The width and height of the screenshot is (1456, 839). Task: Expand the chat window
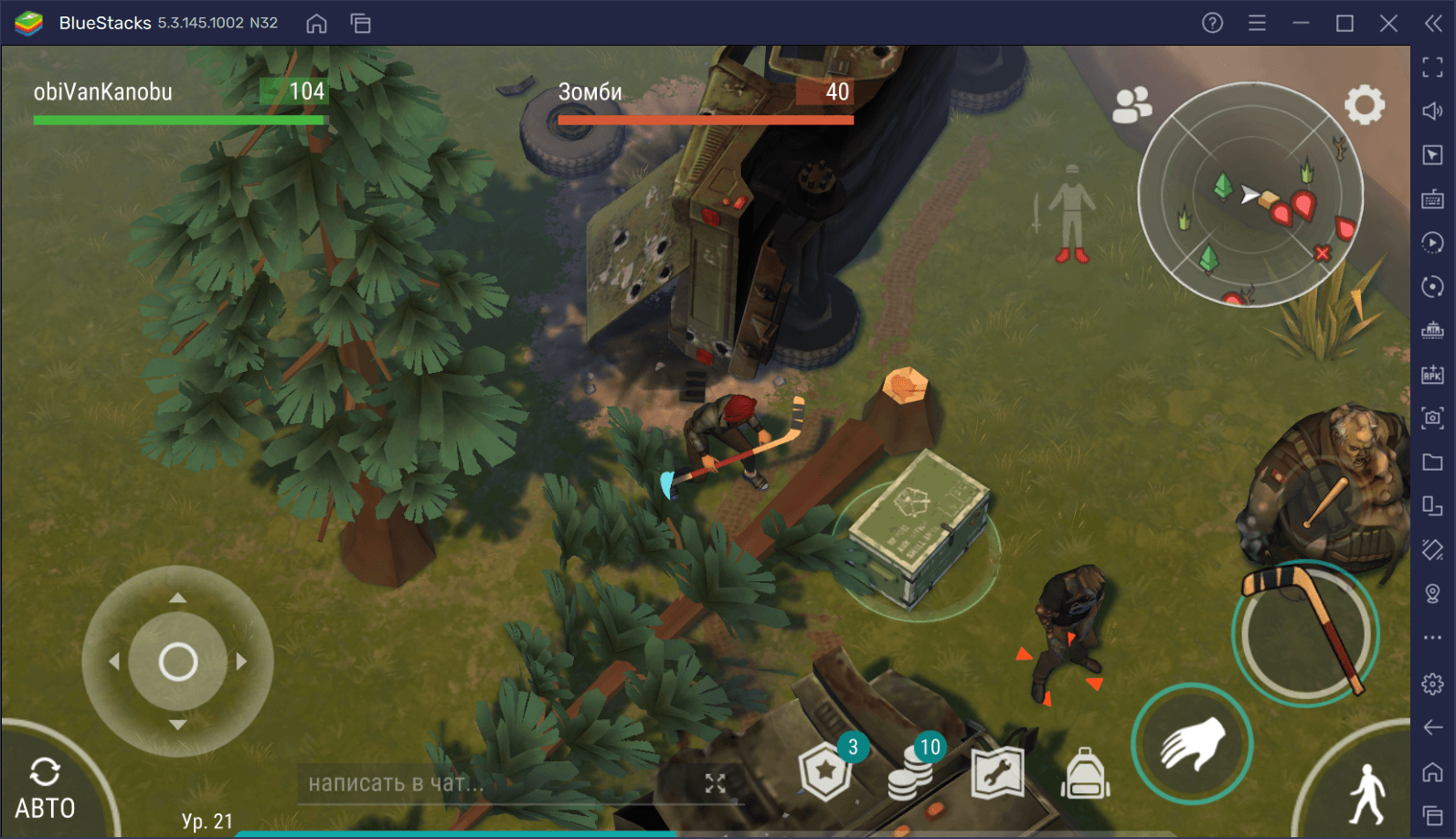(x=715, y=783)
